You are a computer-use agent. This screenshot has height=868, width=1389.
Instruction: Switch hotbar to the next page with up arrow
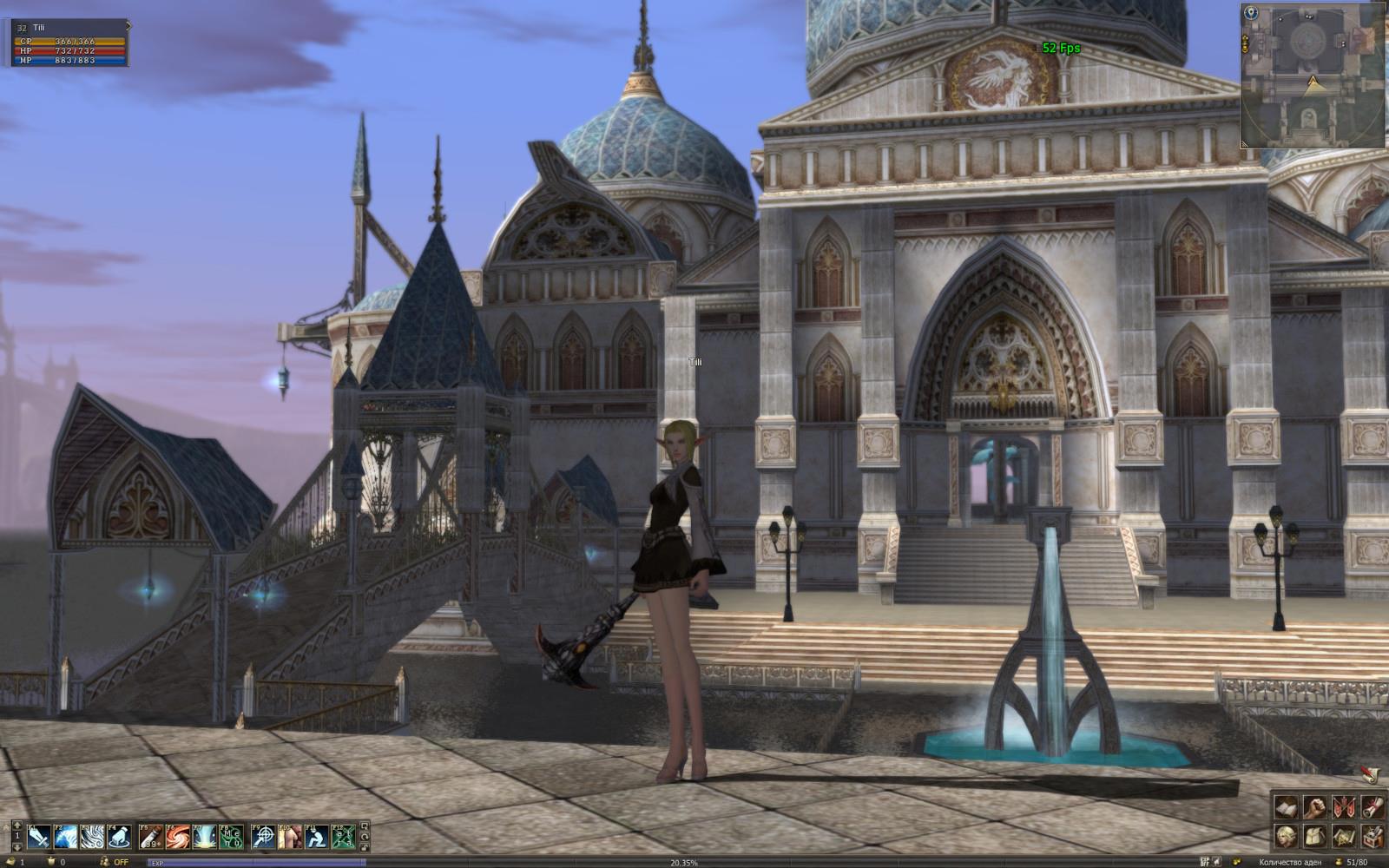(x=16, y=825)
